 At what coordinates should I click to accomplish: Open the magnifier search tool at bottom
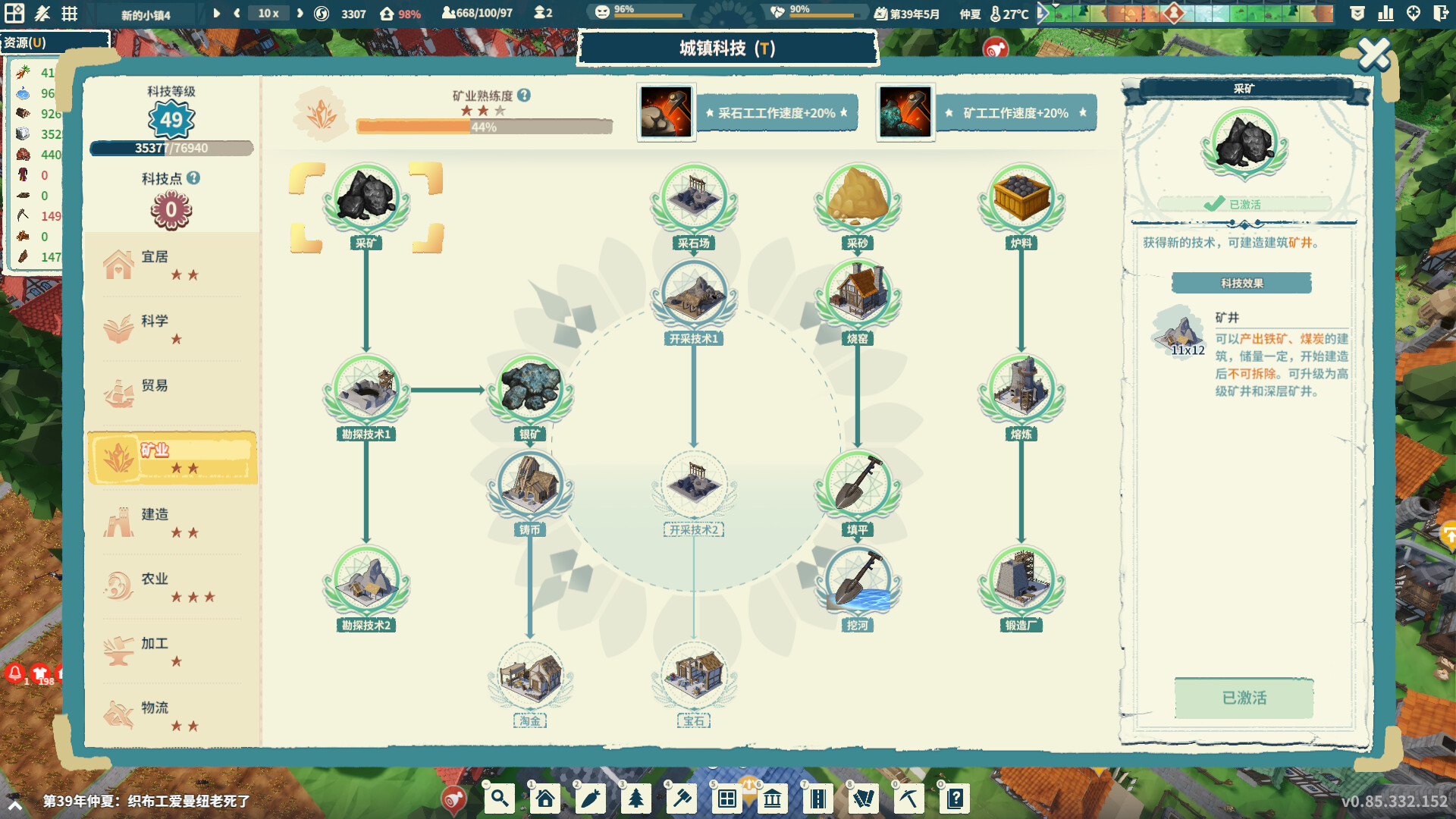point(499,799)
